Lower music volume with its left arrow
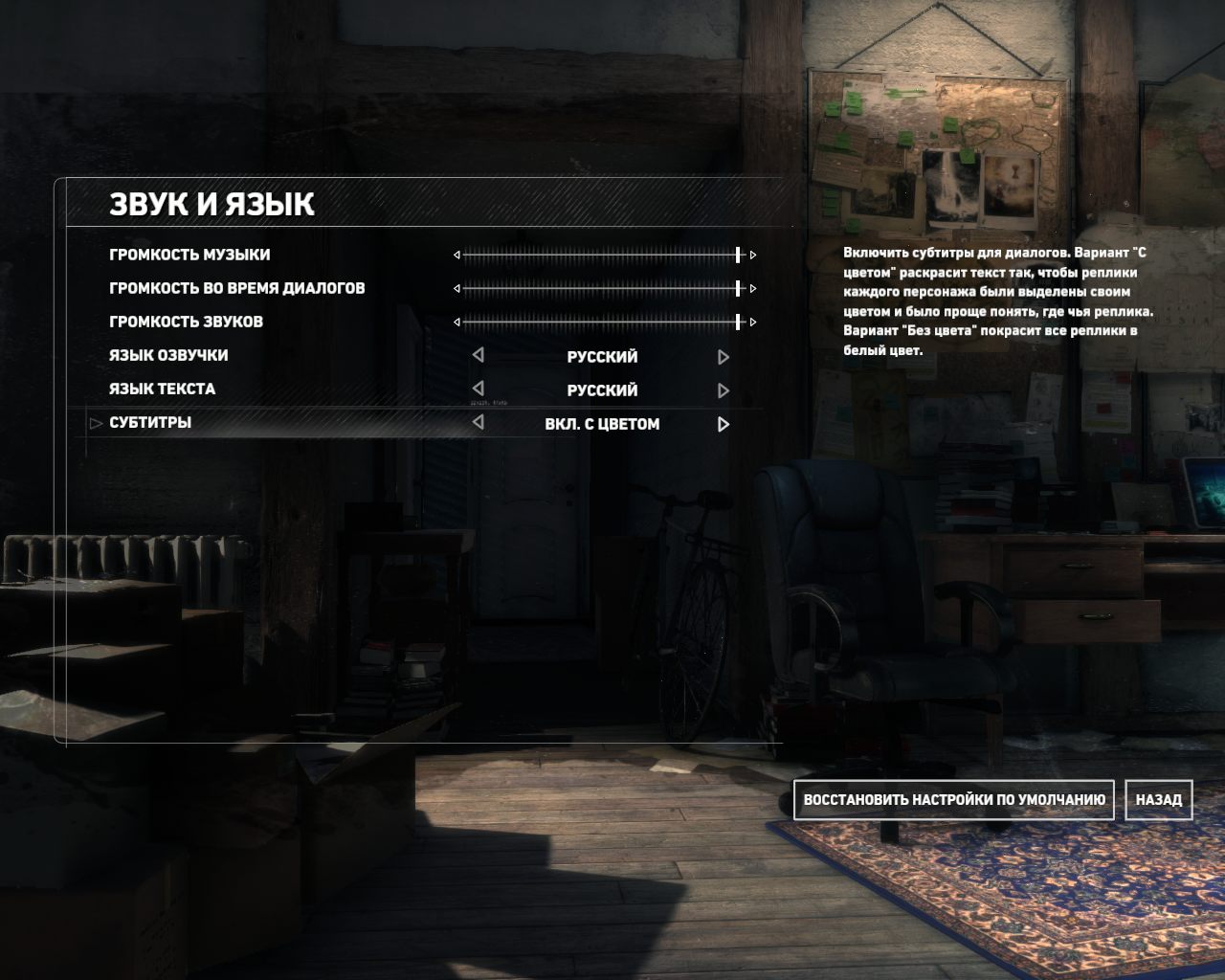1225x980 pixels. (457, 255)
